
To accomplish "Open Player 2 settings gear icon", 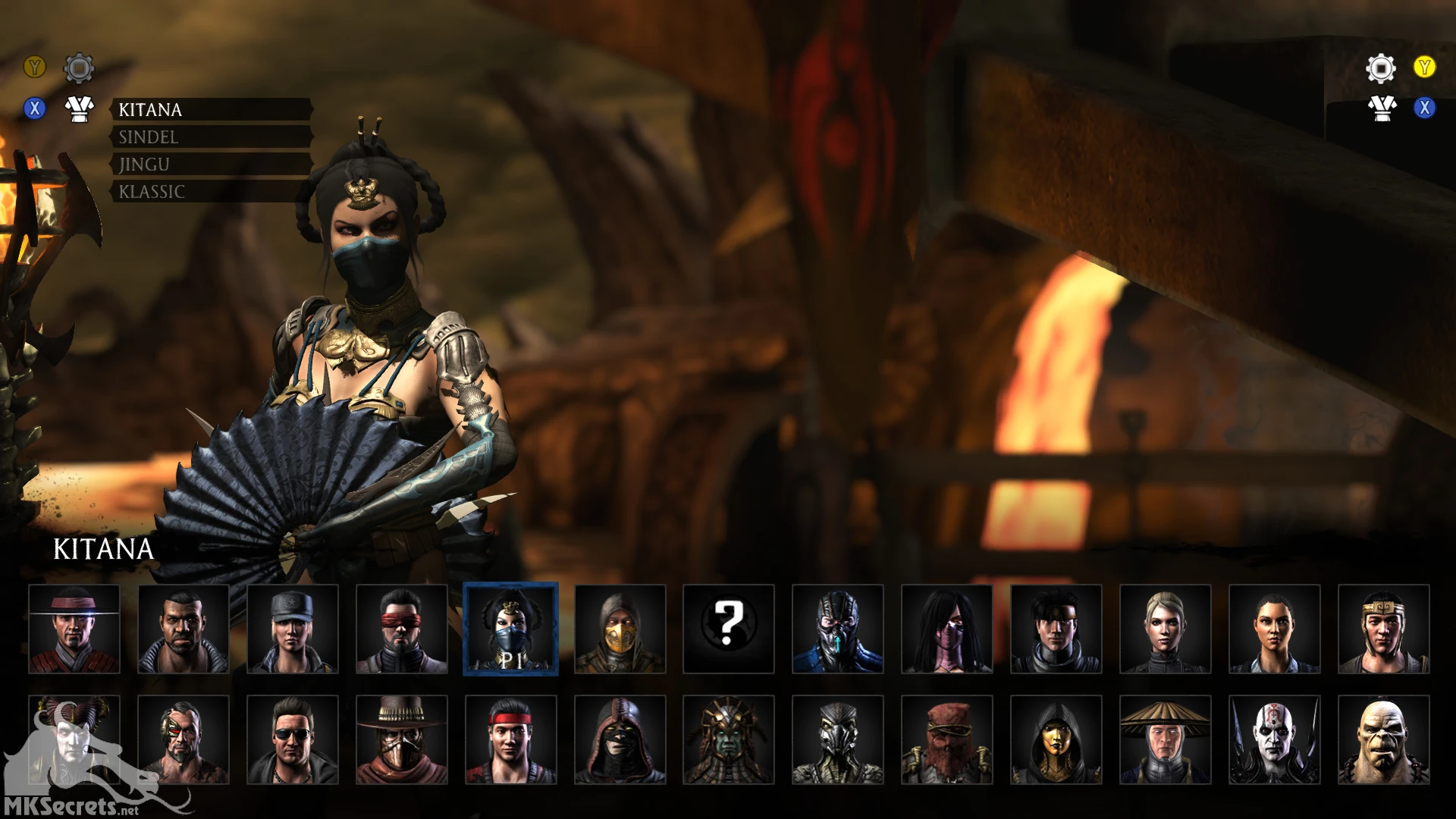I will coord(1382,67).
